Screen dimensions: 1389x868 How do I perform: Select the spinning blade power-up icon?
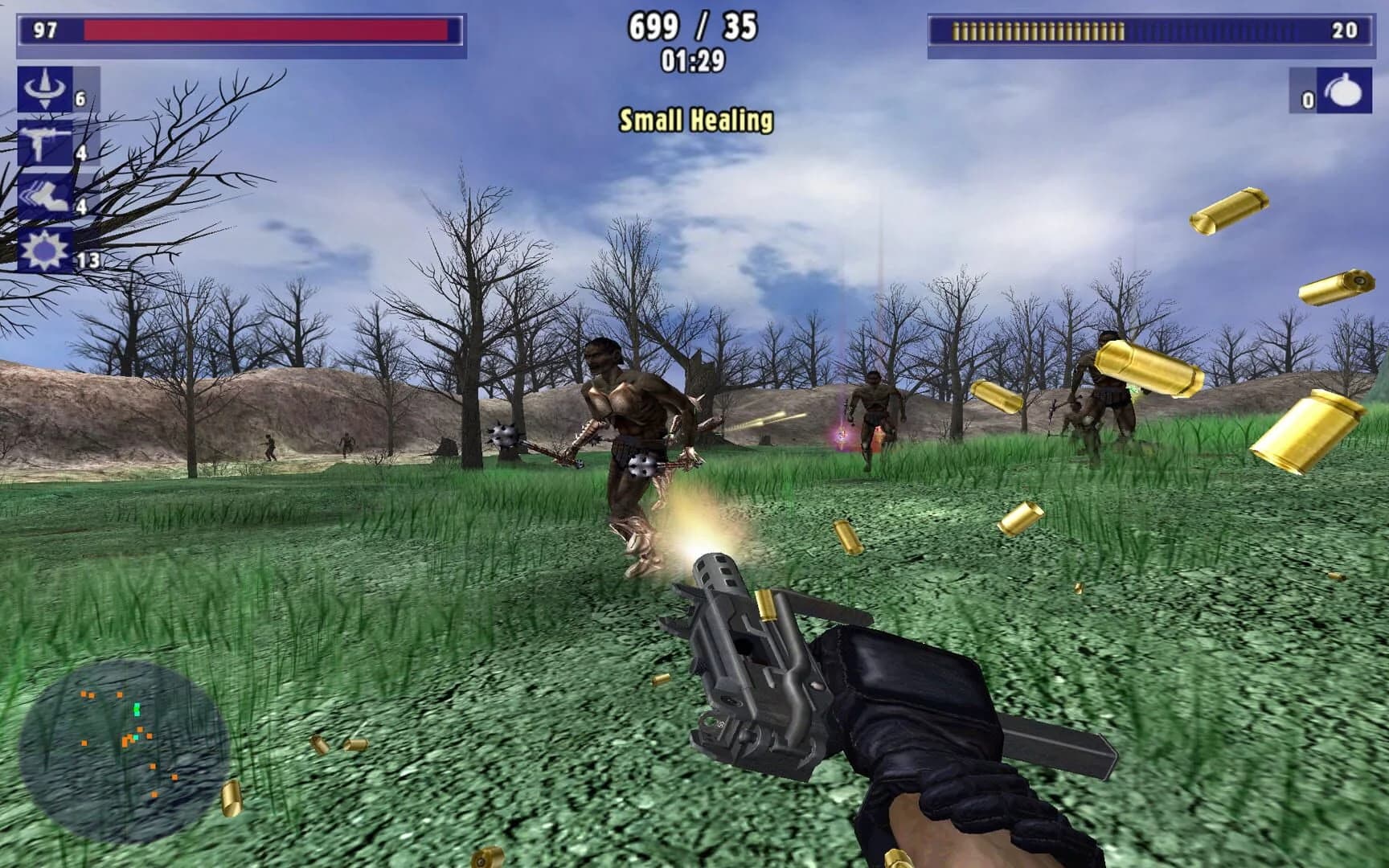(44, 90)
